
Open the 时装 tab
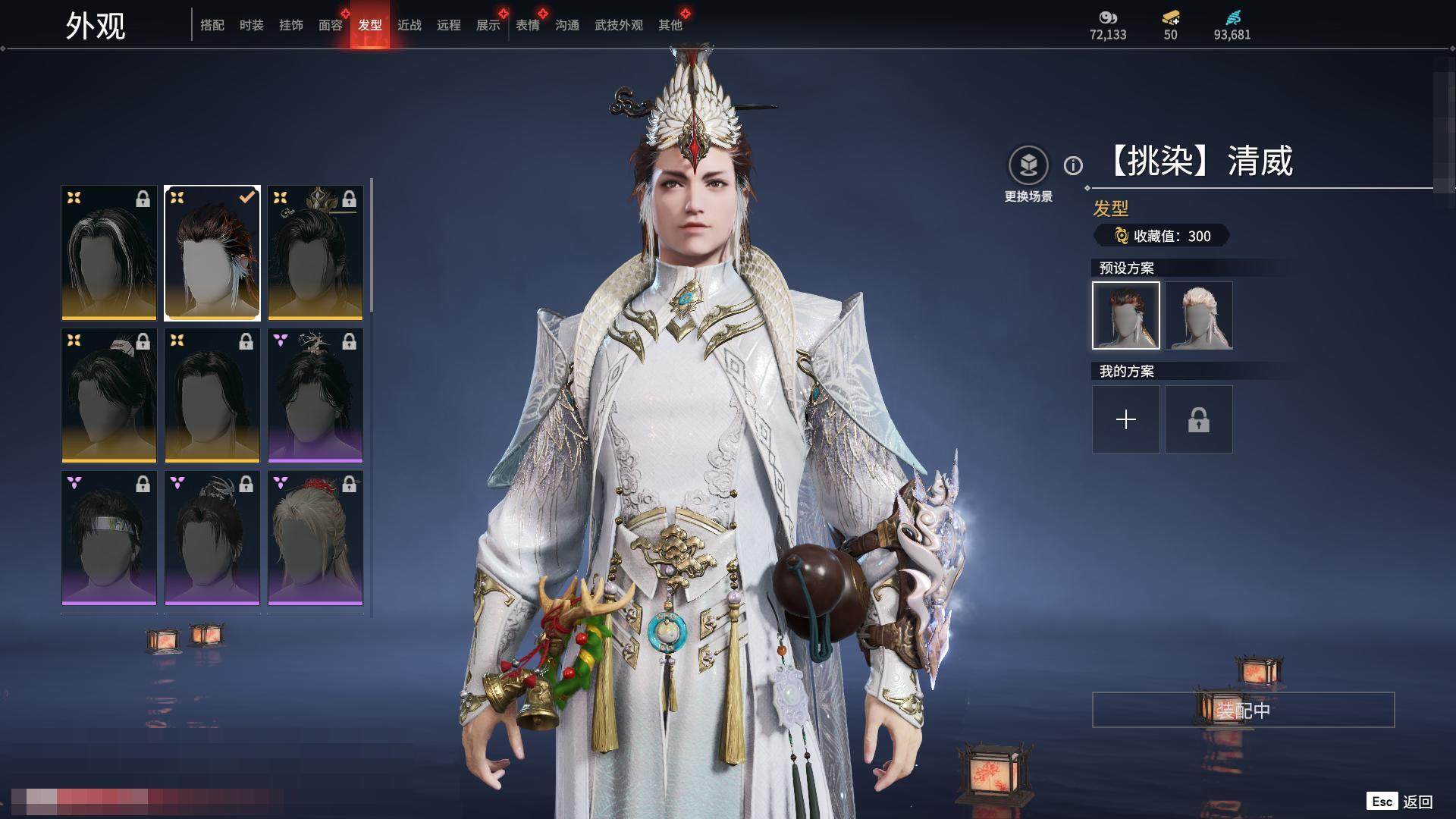(252, 25)
